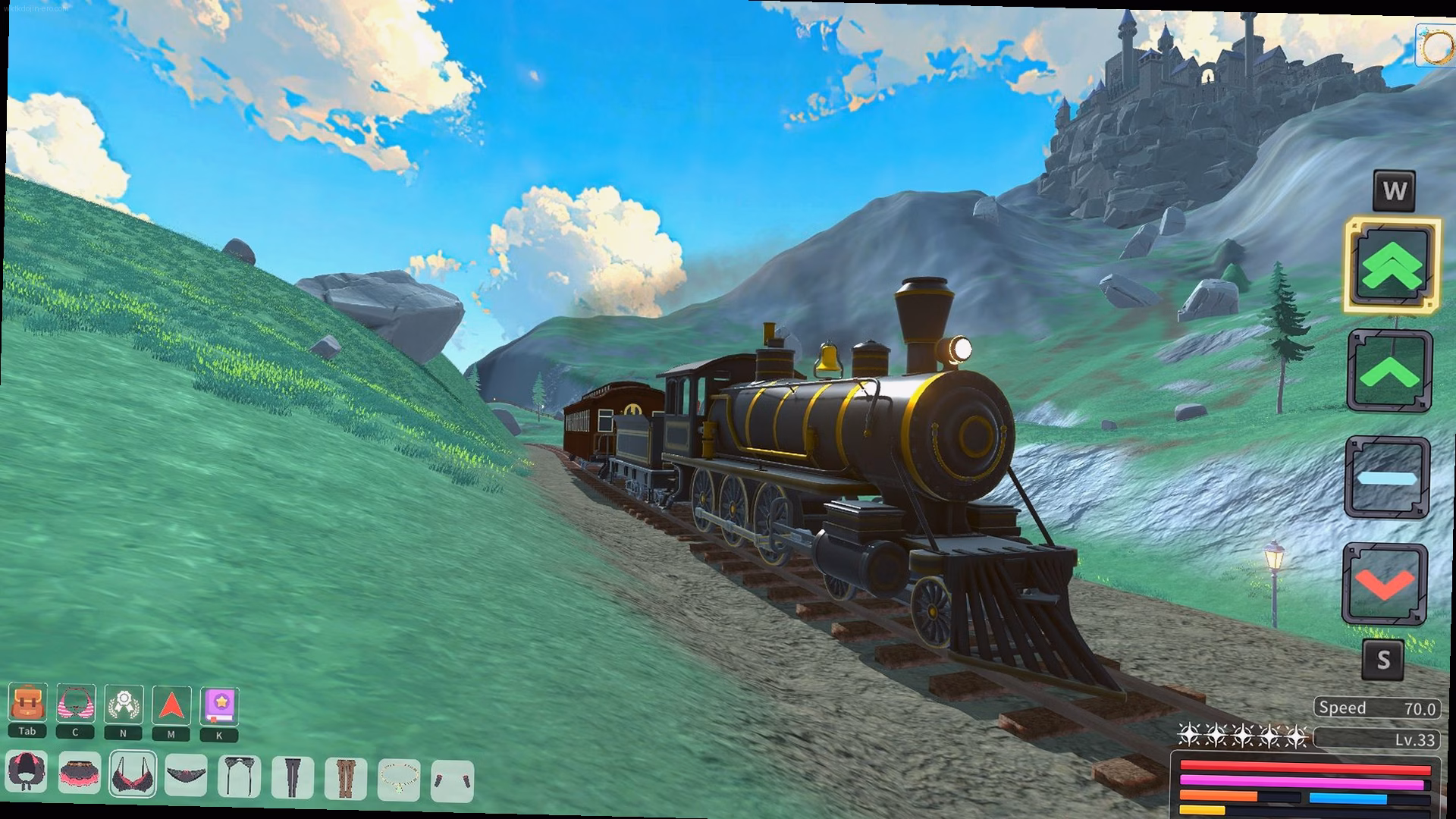
Task: Set train to double-arrow full speed
Action: [1392, 265]
